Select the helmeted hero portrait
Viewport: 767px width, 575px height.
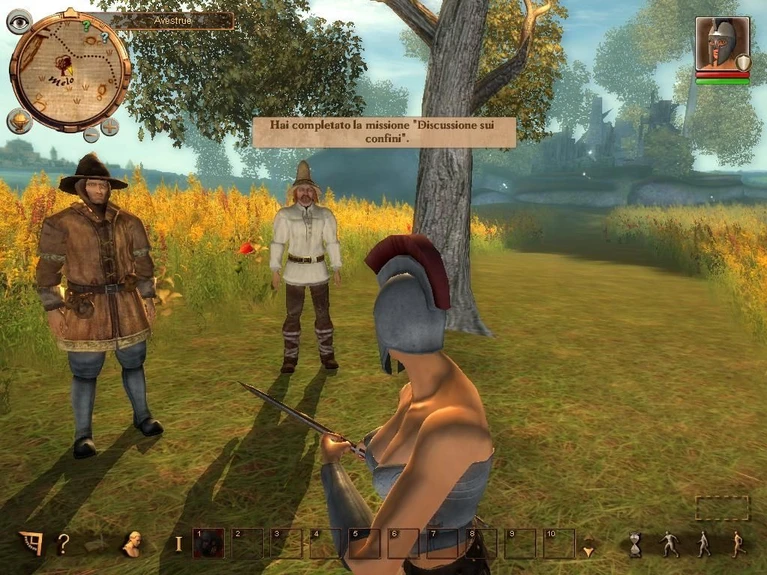pos(719,44)
